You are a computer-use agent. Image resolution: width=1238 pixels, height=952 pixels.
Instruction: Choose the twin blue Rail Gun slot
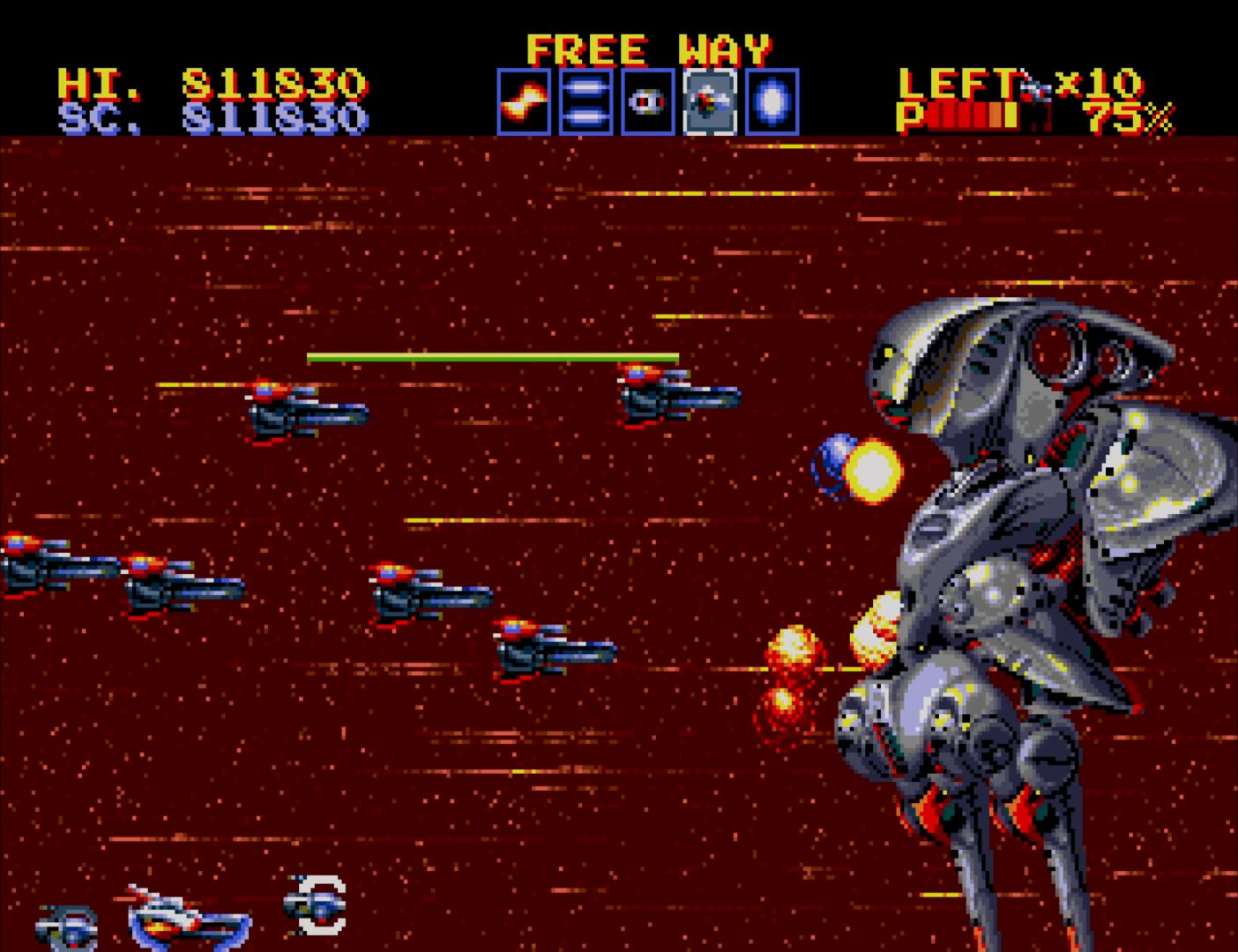[585, 102]
